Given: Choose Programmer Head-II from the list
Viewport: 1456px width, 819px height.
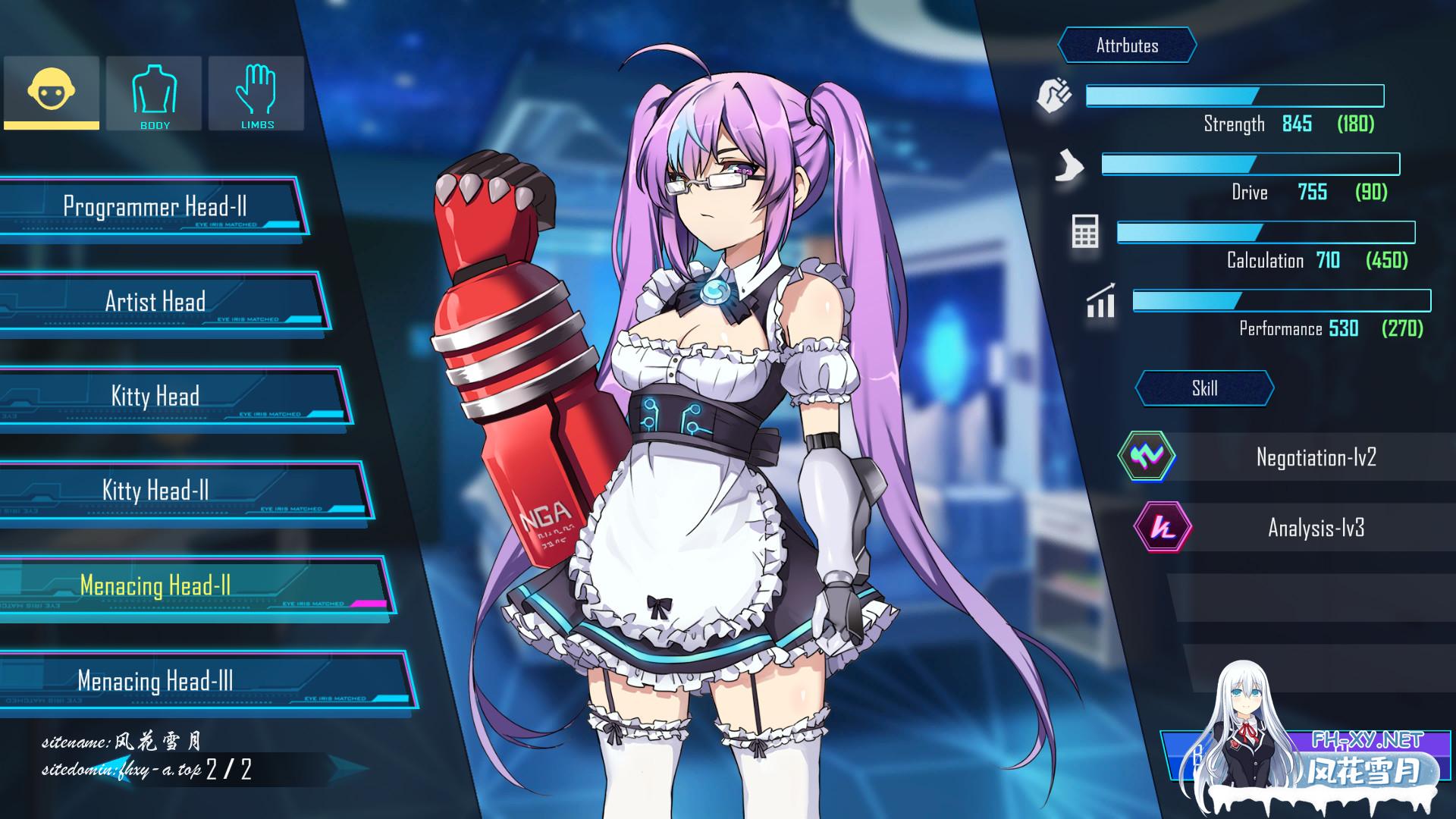Looking at the screenshot, I should pyautogui.click(x=155, y=207).
